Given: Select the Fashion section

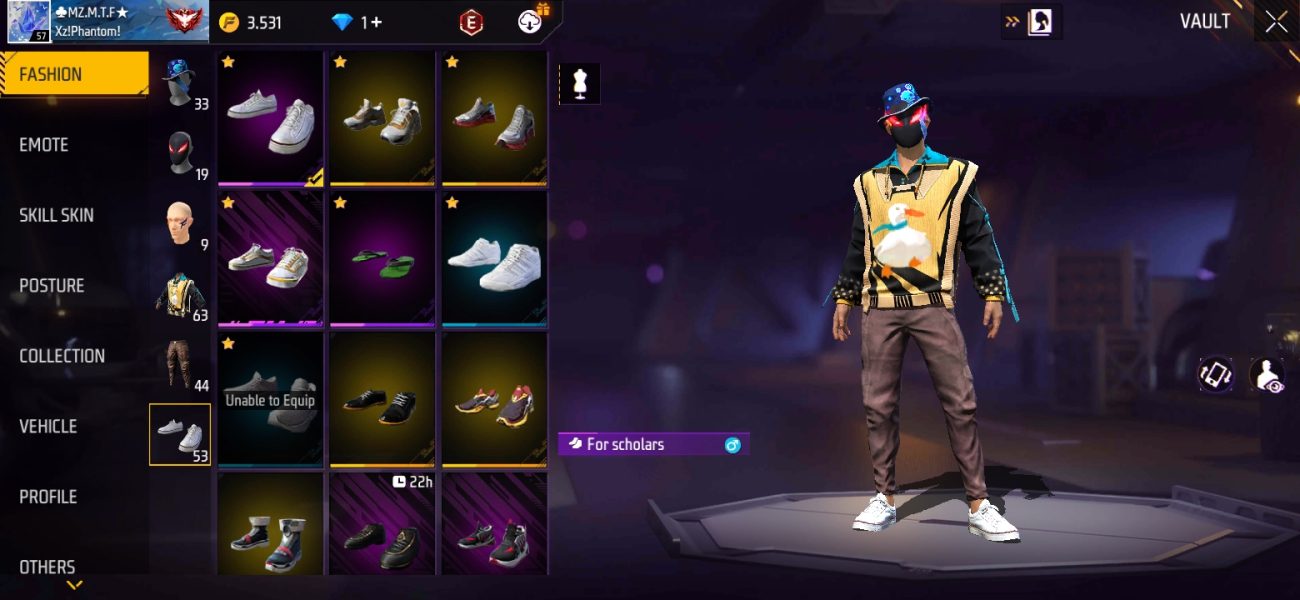Looking at the screenshot, I should 51,74.
